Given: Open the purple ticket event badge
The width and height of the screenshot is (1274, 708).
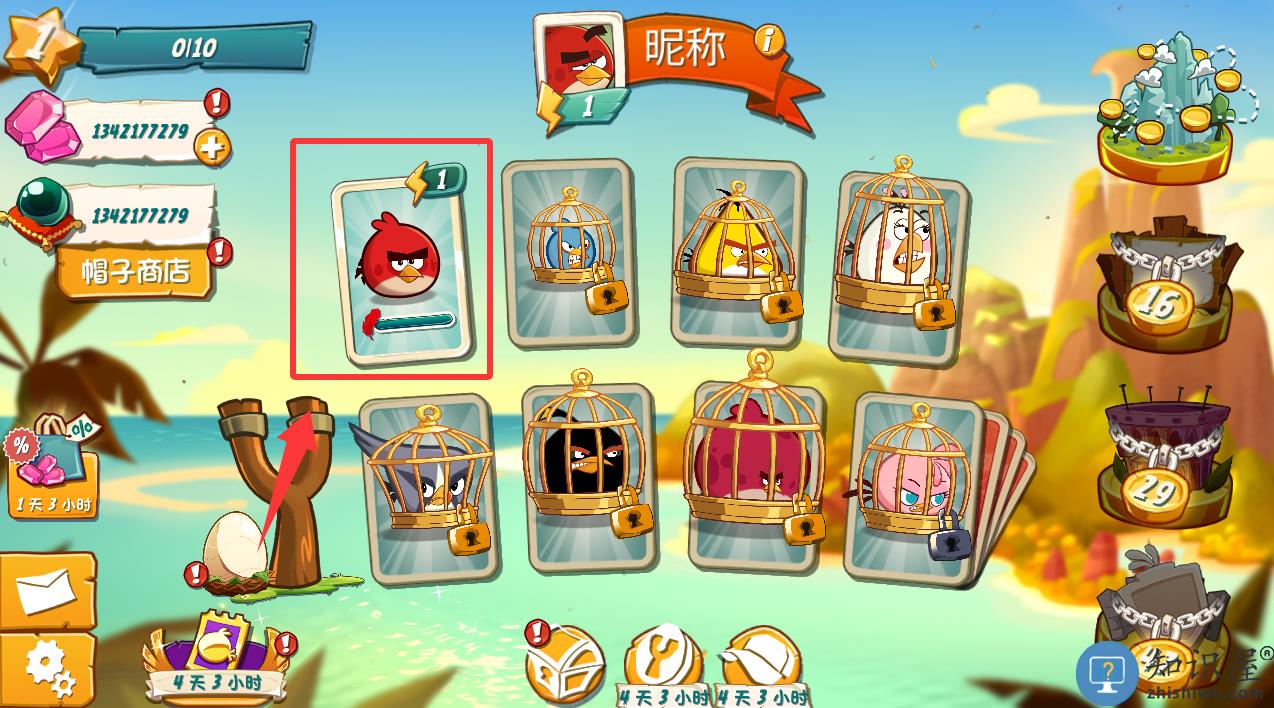Looking at the screenshot, I should pyautogui.click(x=217, y=657).
